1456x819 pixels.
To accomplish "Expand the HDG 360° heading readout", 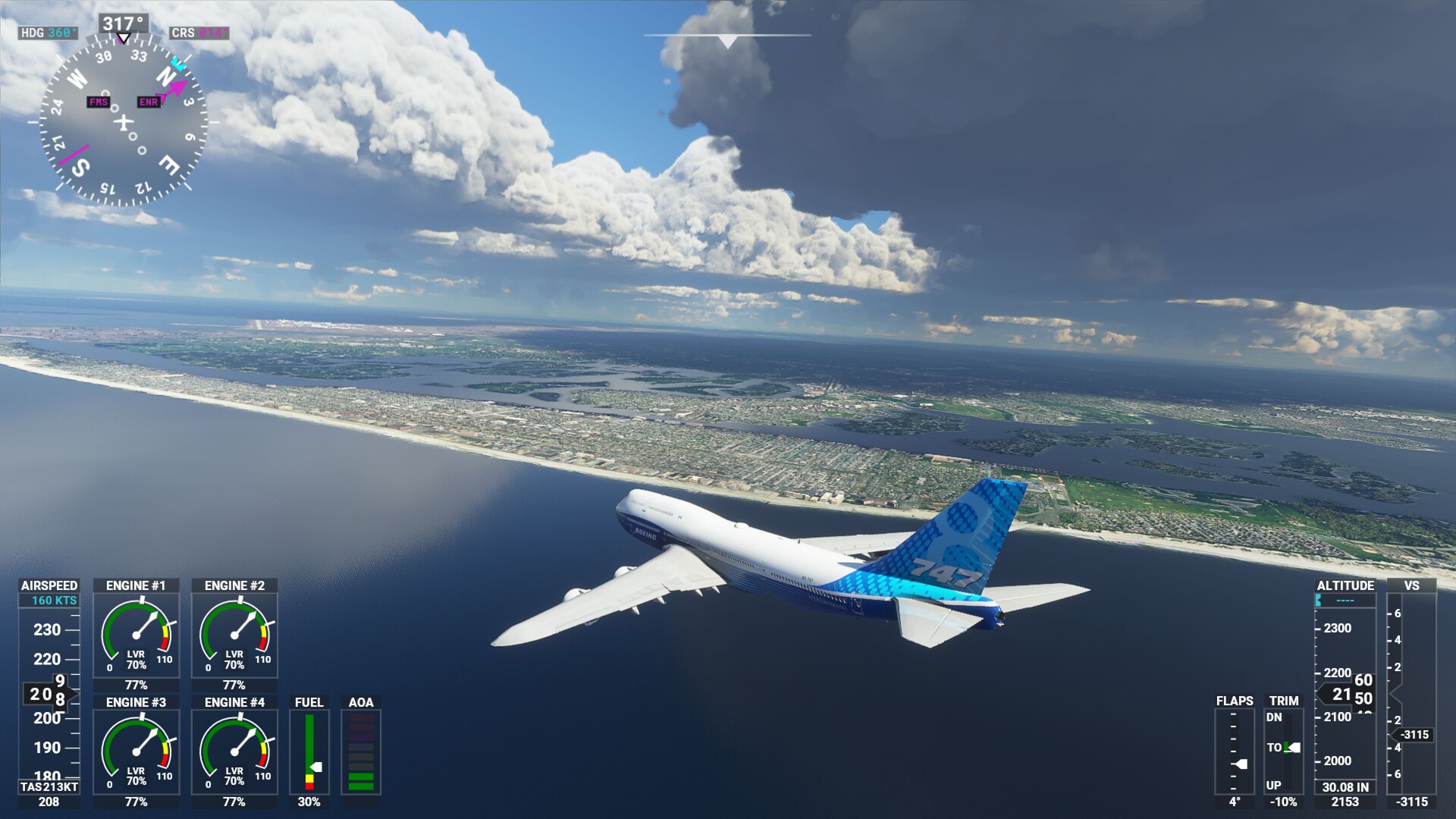I will point(47,33).
